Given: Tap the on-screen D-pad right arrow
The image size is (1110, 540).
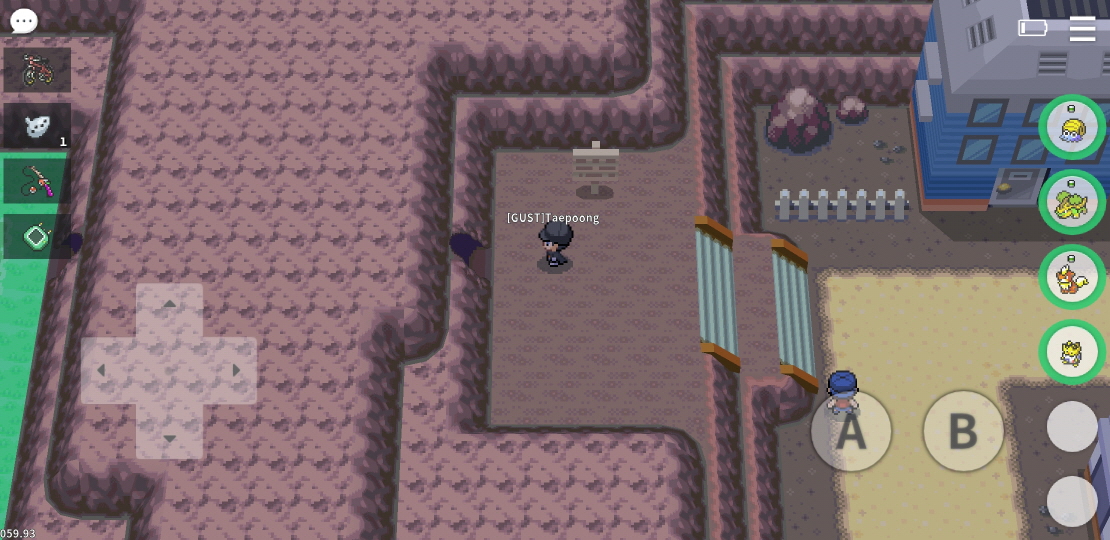Looking at the screenshot, I should (x=236, y=371).
